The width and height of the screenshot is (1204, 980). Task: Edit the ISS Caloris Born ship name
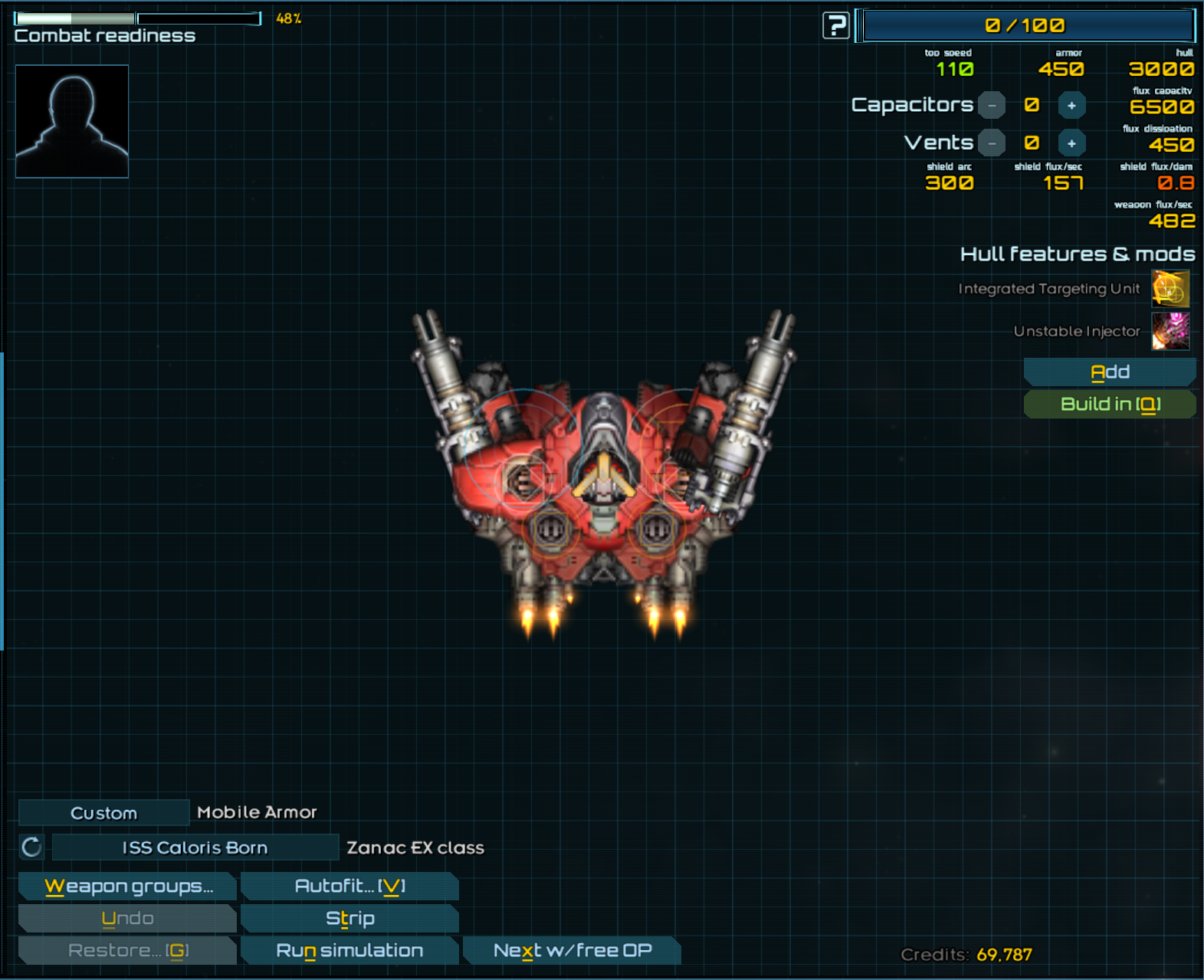click(195, 847)
